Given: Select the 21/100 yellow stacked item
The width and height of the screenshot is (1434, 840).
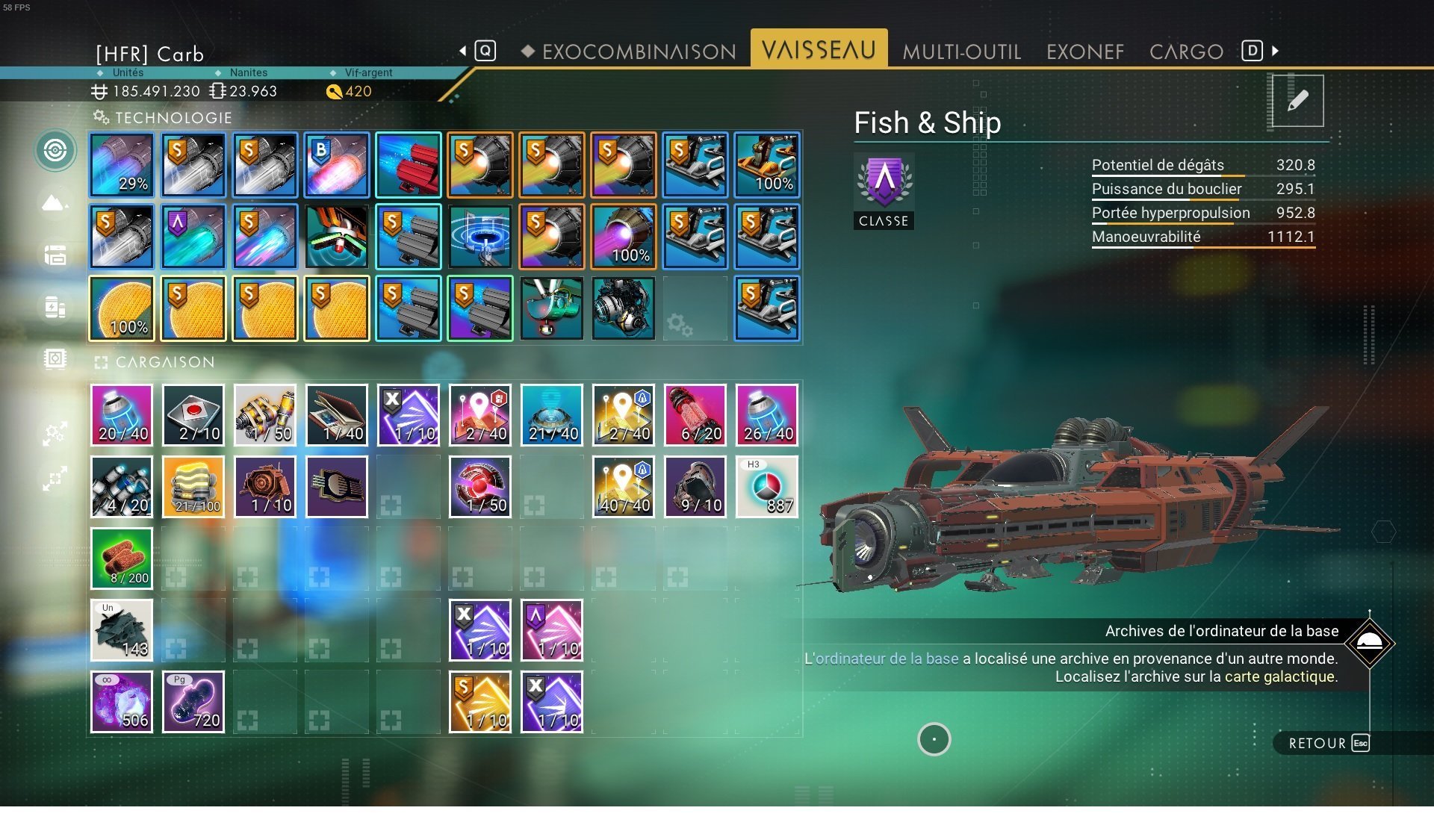Looking at the screenshot, I should coord(193,487).
